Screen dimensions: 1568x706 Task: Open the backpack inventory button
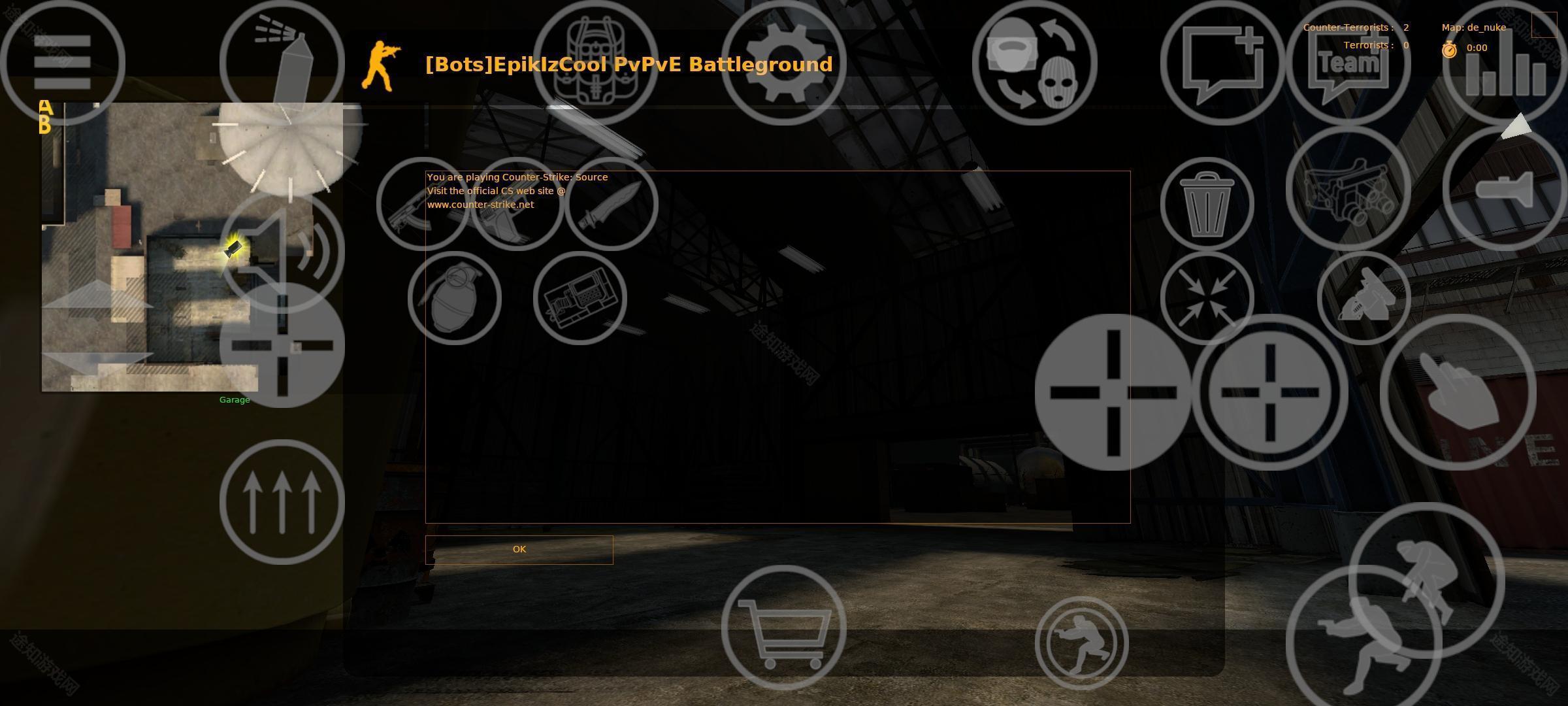(x=596, y=63)
